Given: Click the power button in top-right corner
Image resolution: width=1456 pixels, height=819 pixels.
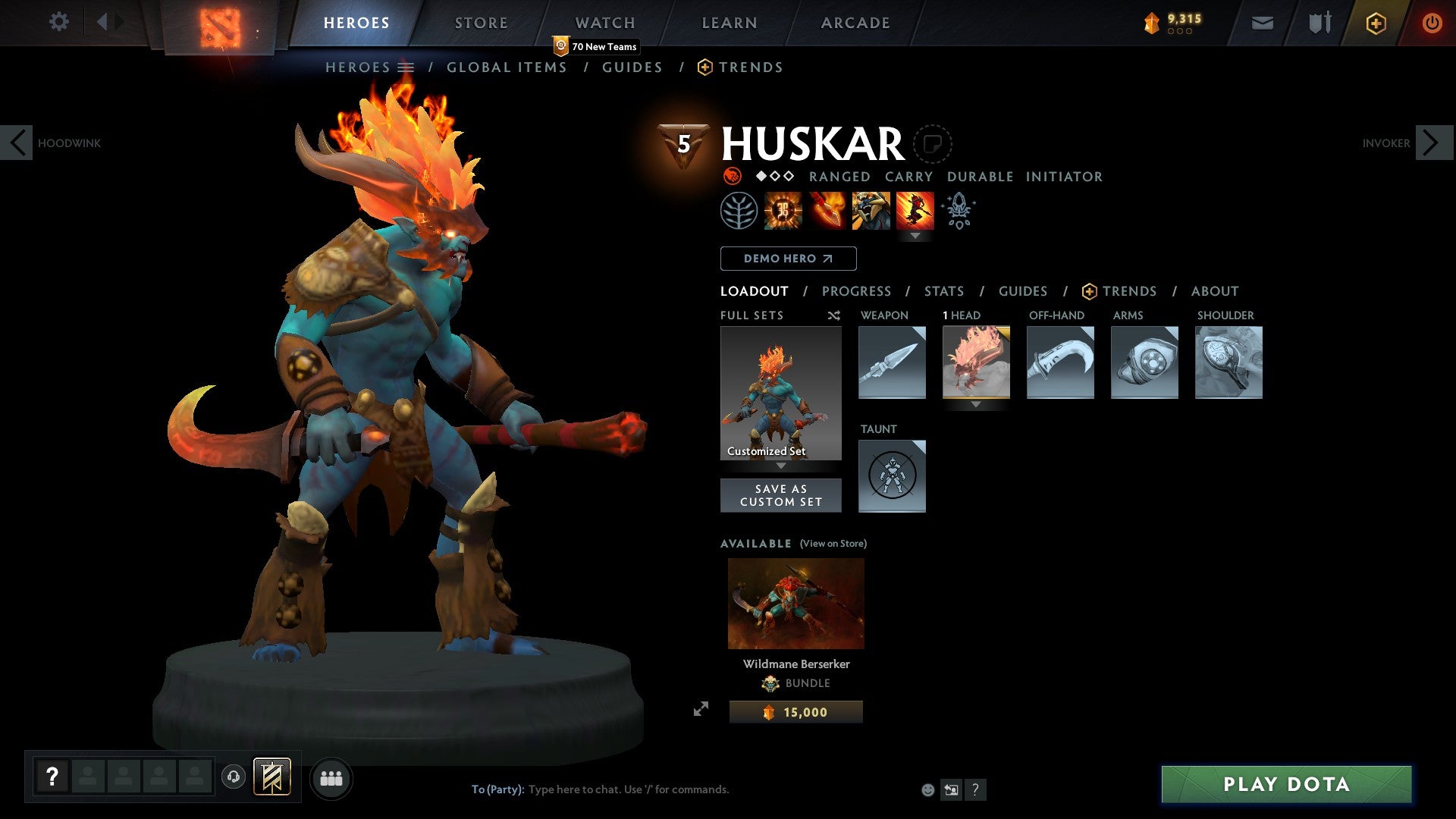Looking at the screenshot, I should click(1433, 23).
